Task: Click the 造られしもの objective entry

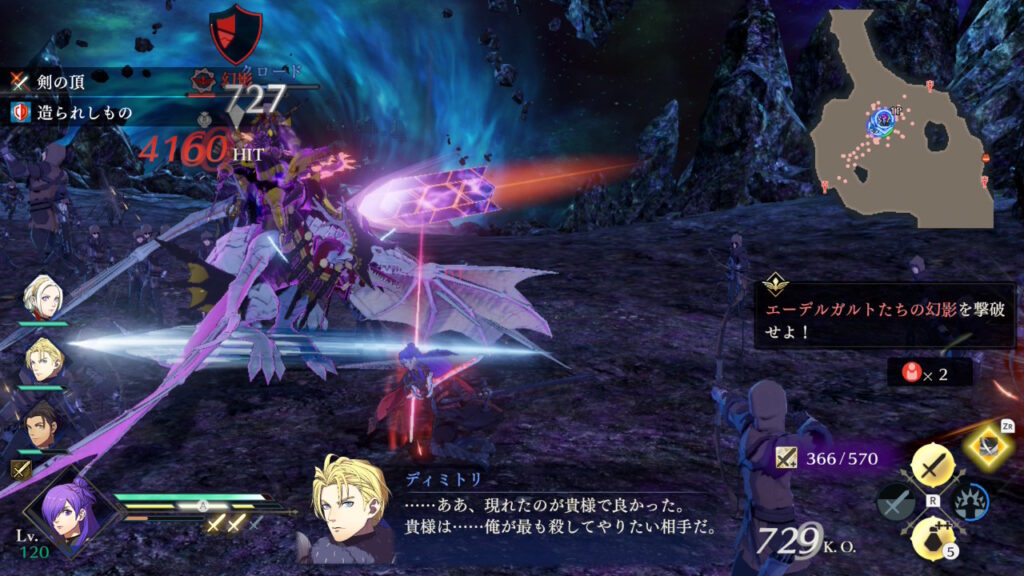Action: pyautogui.click(x=70, y=112)
